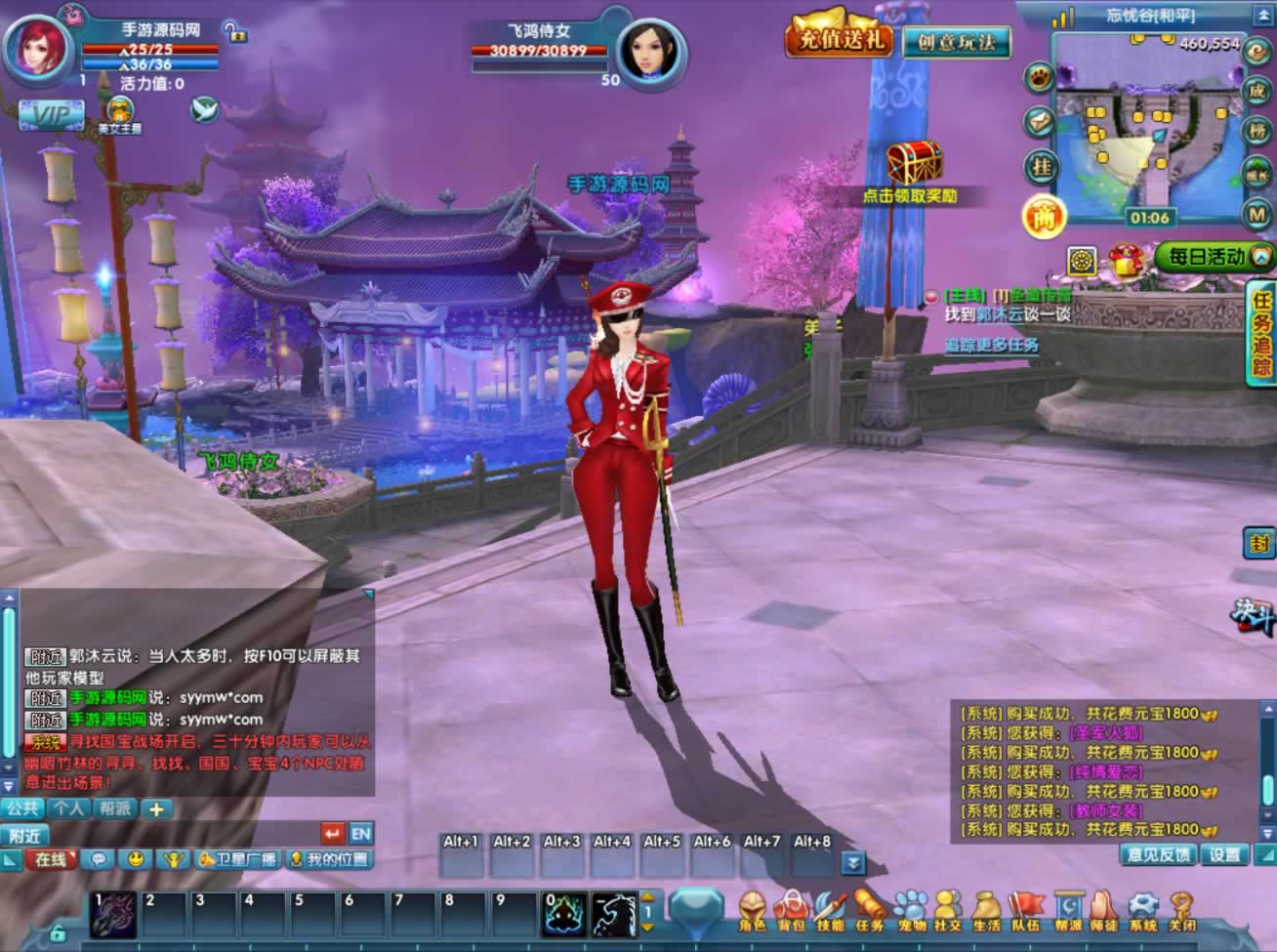Switch chat to the 个人 tab
The height and width of the screenshot is (952, 1277).
pos(68,808)
